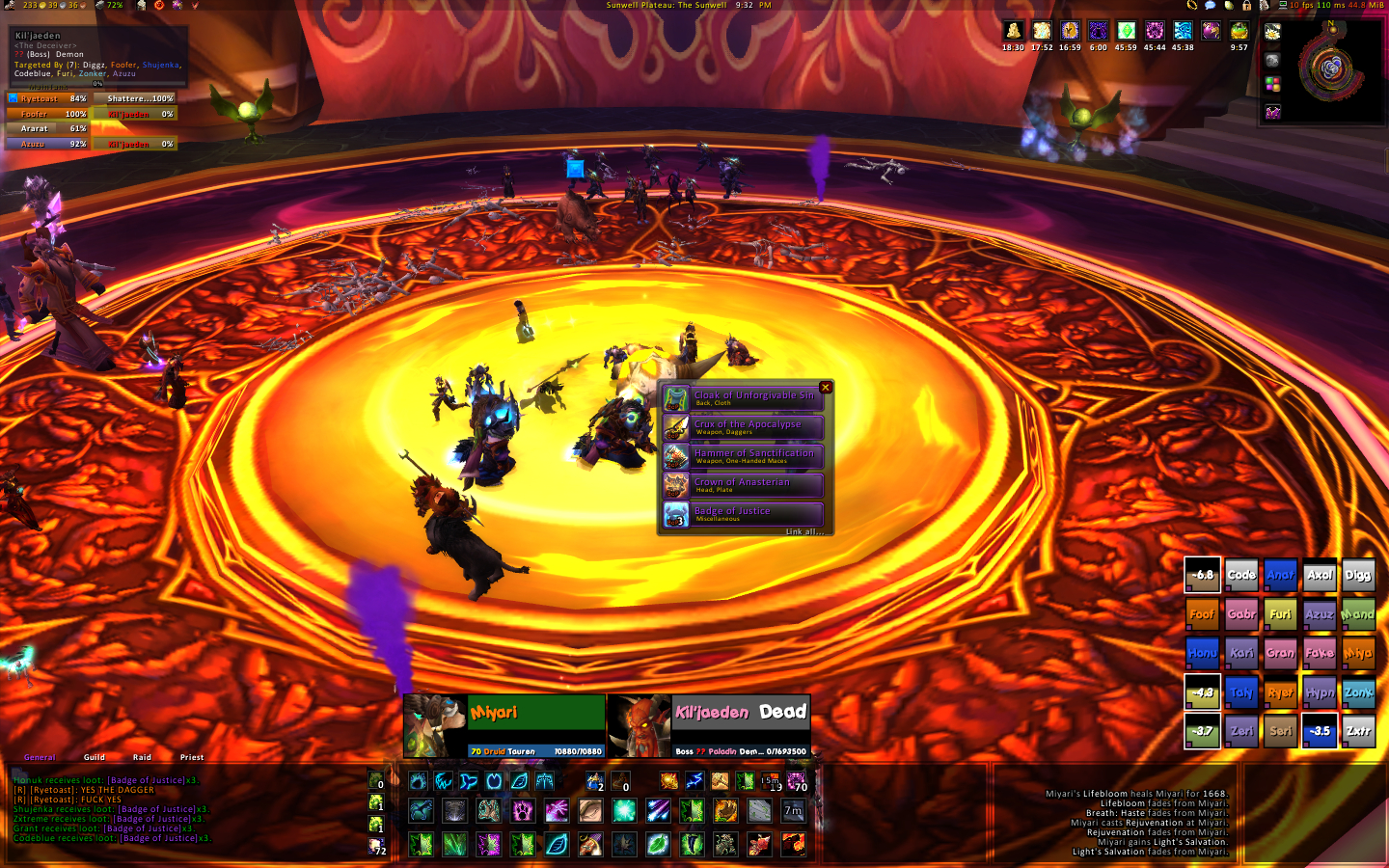1389x868 pixels.
Task: Target raid member 'Digg' in raid grid
Action: click(x=1358, y=575)
